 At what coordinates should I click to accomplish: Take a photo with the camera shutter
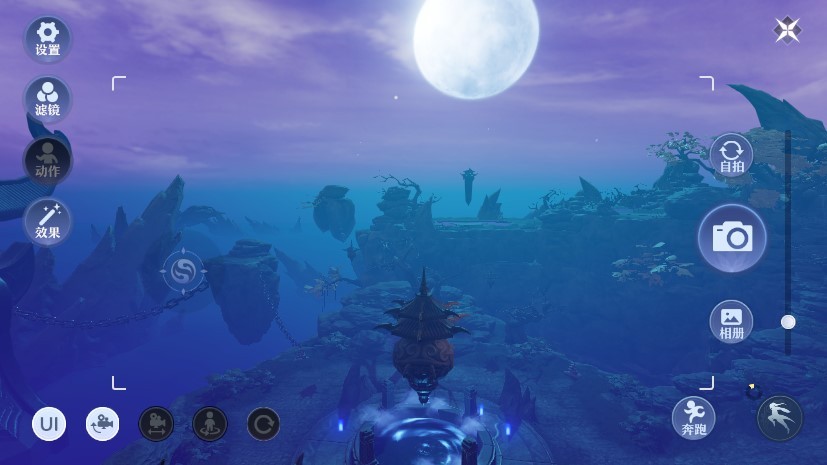[732, 237]
